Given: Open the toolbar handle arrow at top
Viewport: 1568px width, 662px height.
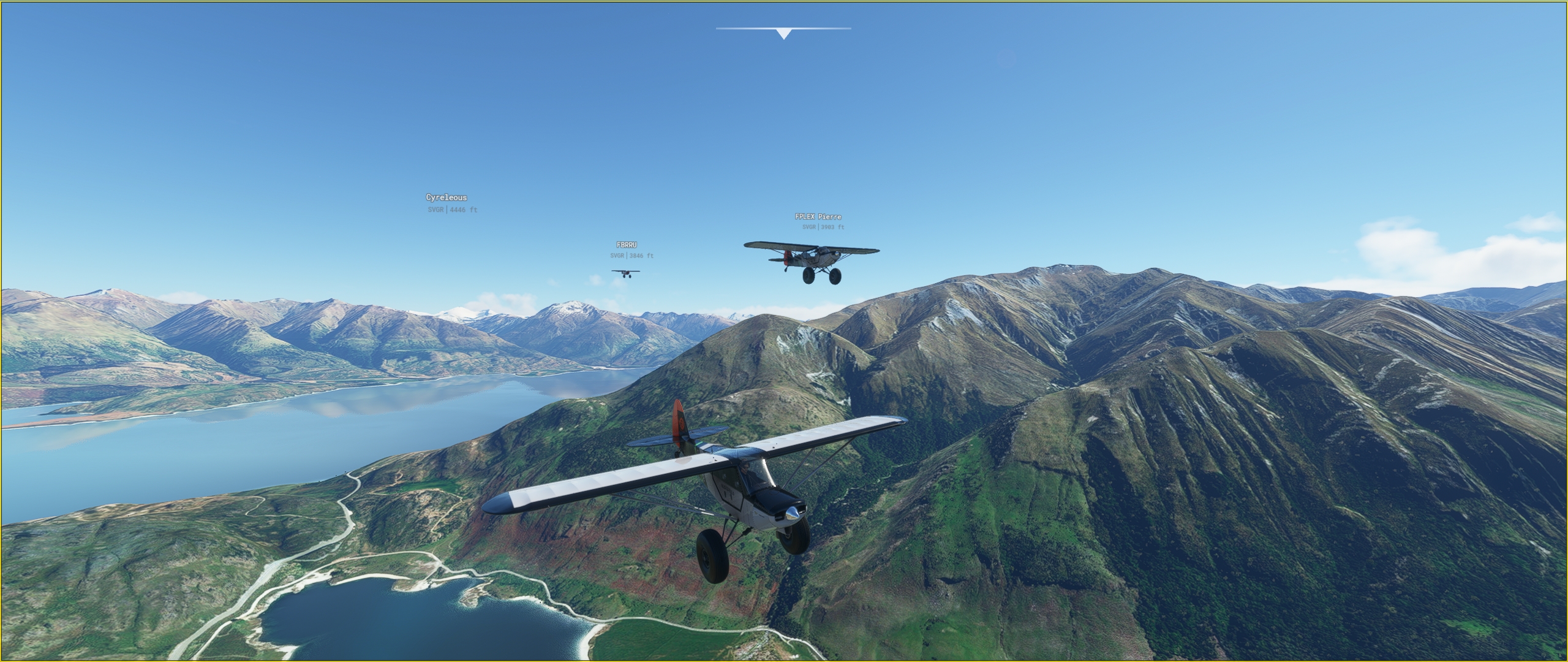Looking at the screenshot, I should tap(783, 33).
